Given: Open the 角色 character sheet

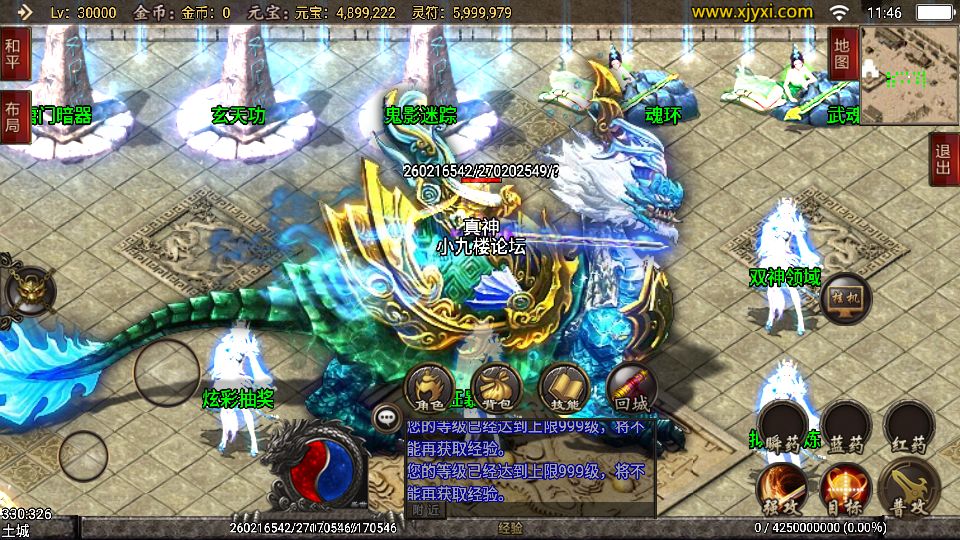Looking at the screenshot, I should (430, 388).
